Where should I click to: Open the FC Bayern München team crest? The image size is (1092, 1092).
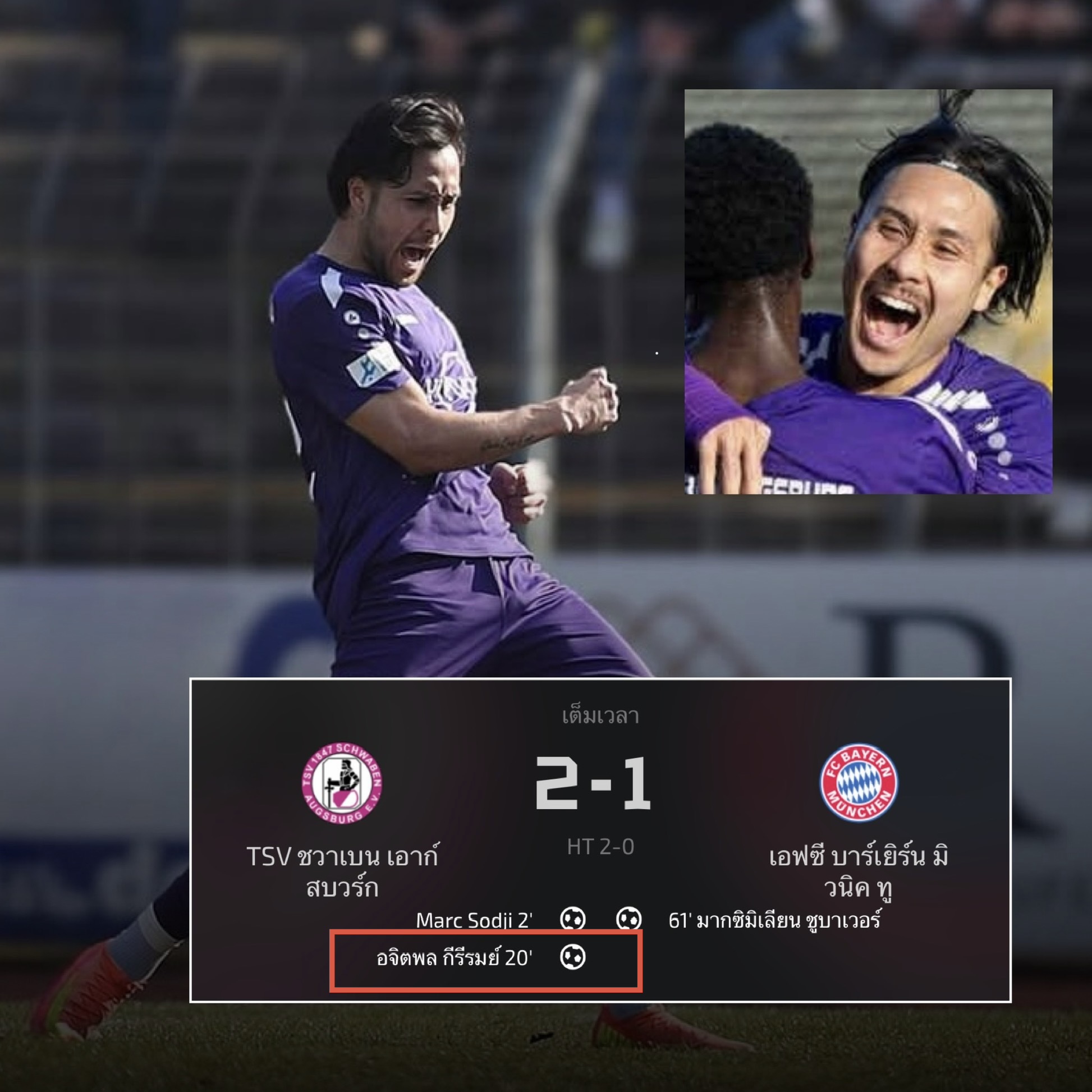point(859,783)
